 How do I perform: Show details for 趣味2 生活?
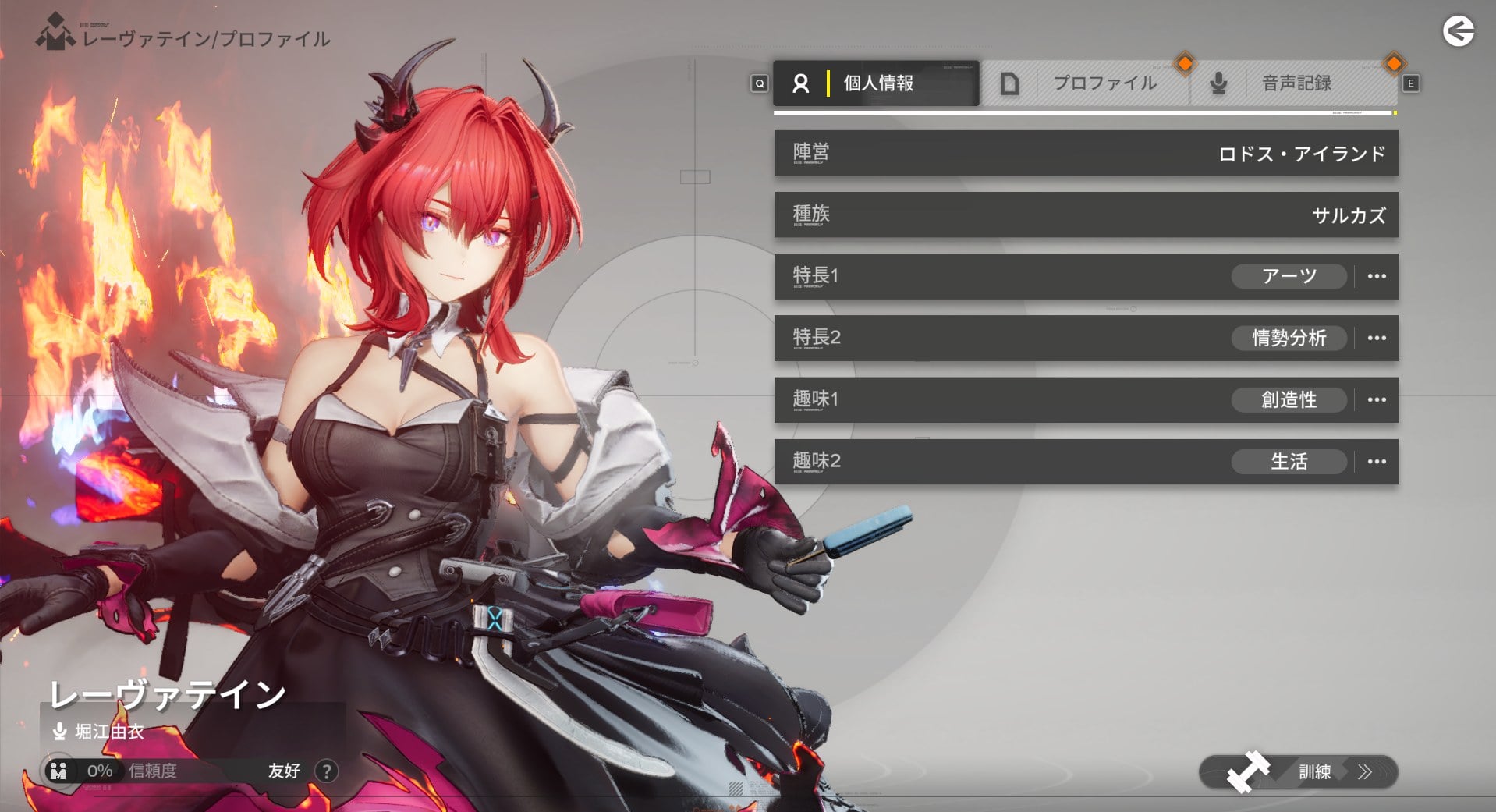click(1377, 461)
